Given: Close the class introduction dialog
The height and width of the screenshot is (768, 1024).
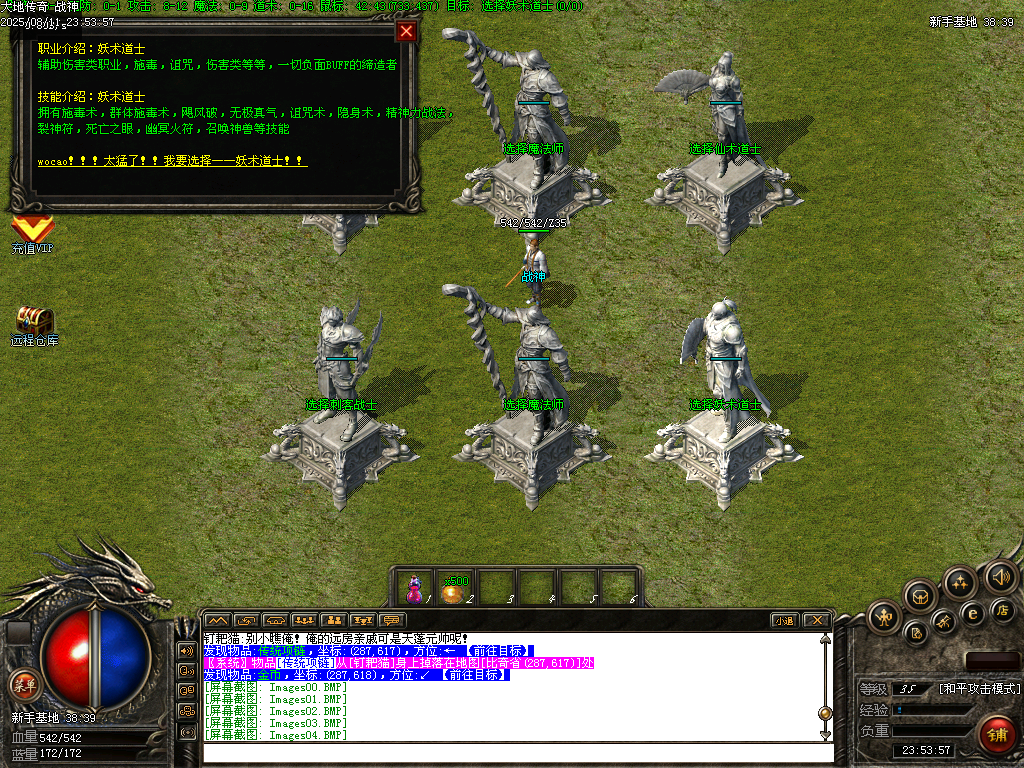Looking at the screenshot, I should click(406, 31).
